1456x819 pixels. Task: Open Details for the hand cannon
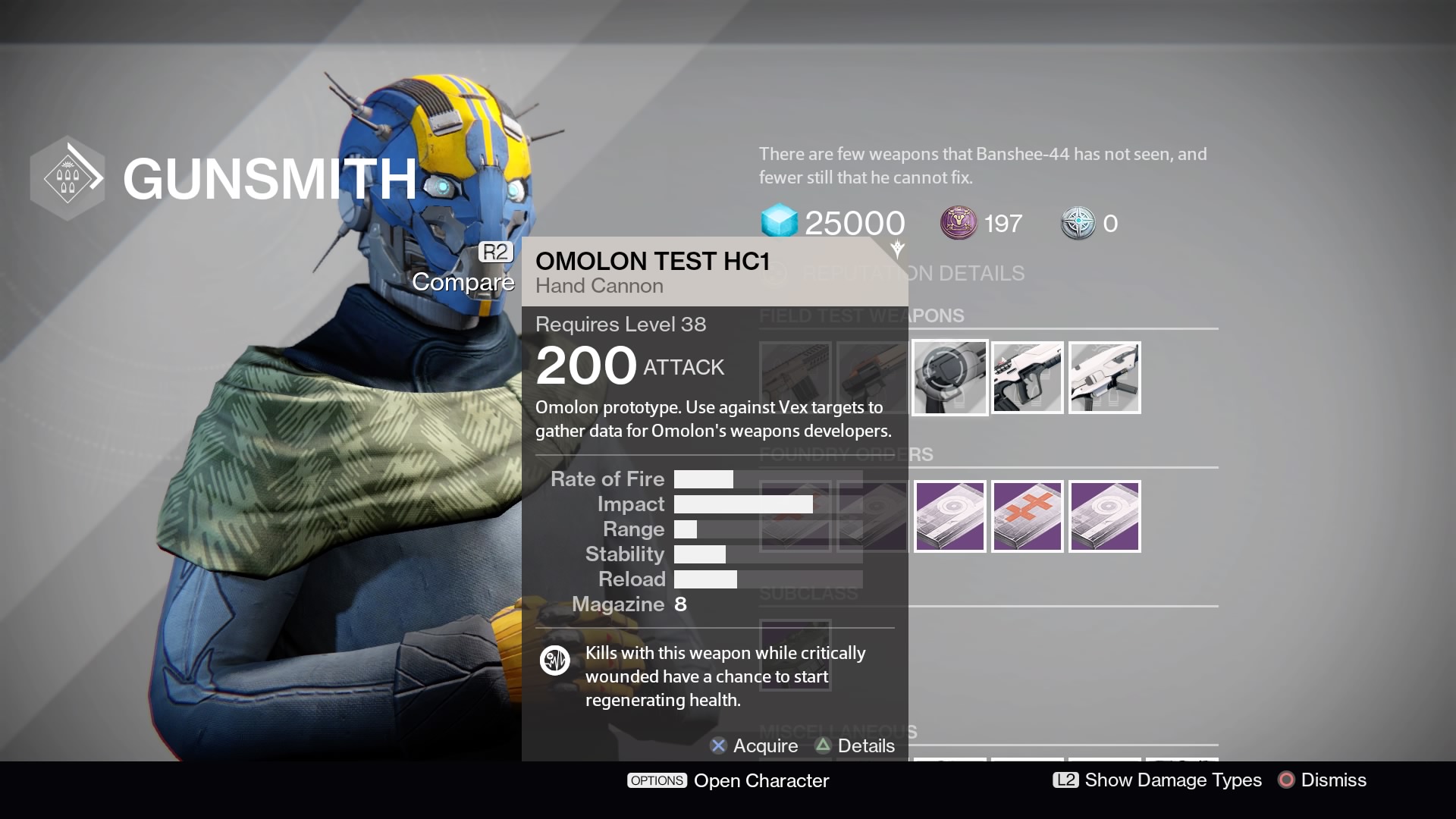click(x=854, y=746)
